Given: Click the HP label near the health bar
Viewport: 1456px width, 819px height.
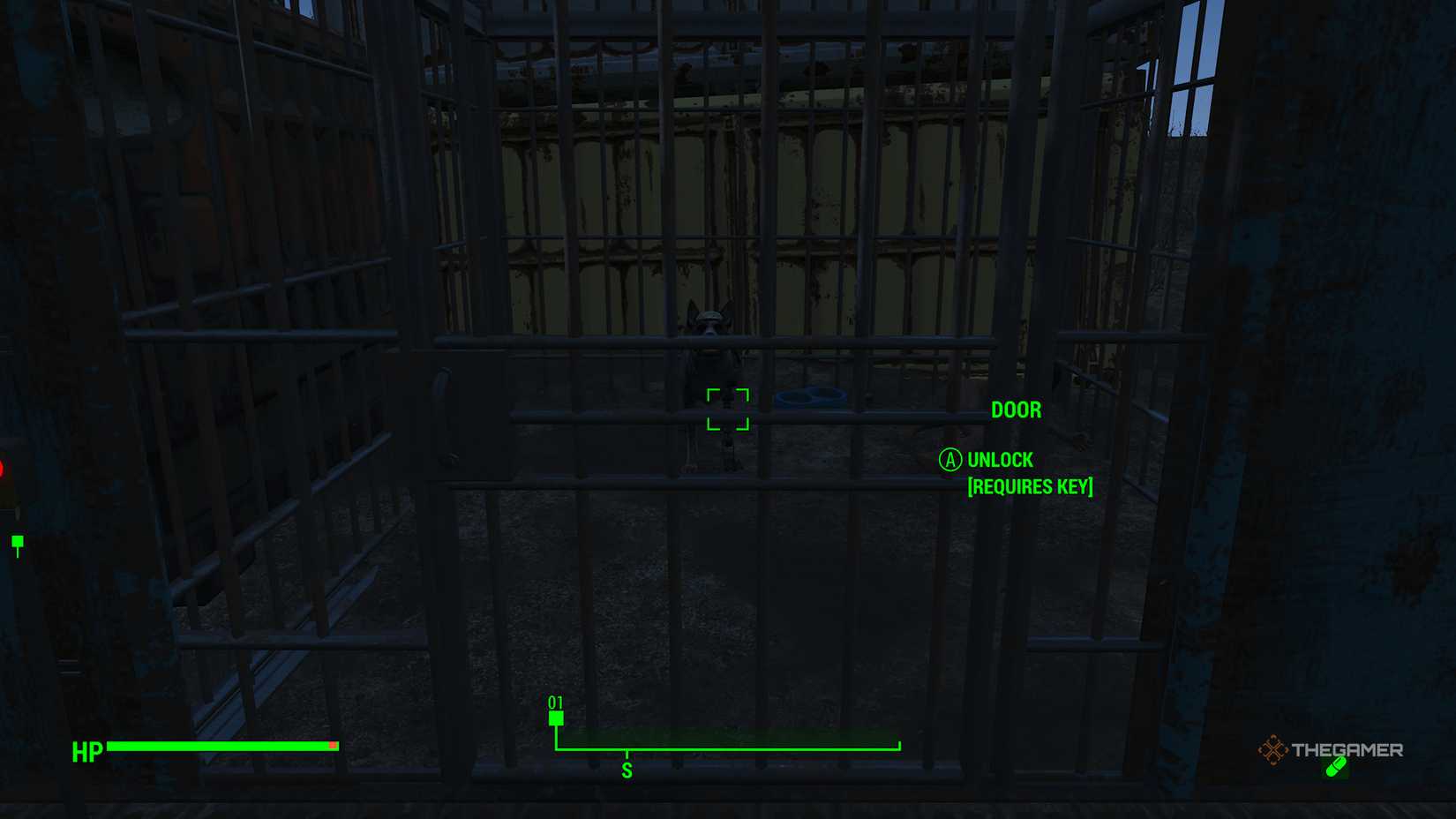Looking at the screenshot, I should tap(86, 753).
